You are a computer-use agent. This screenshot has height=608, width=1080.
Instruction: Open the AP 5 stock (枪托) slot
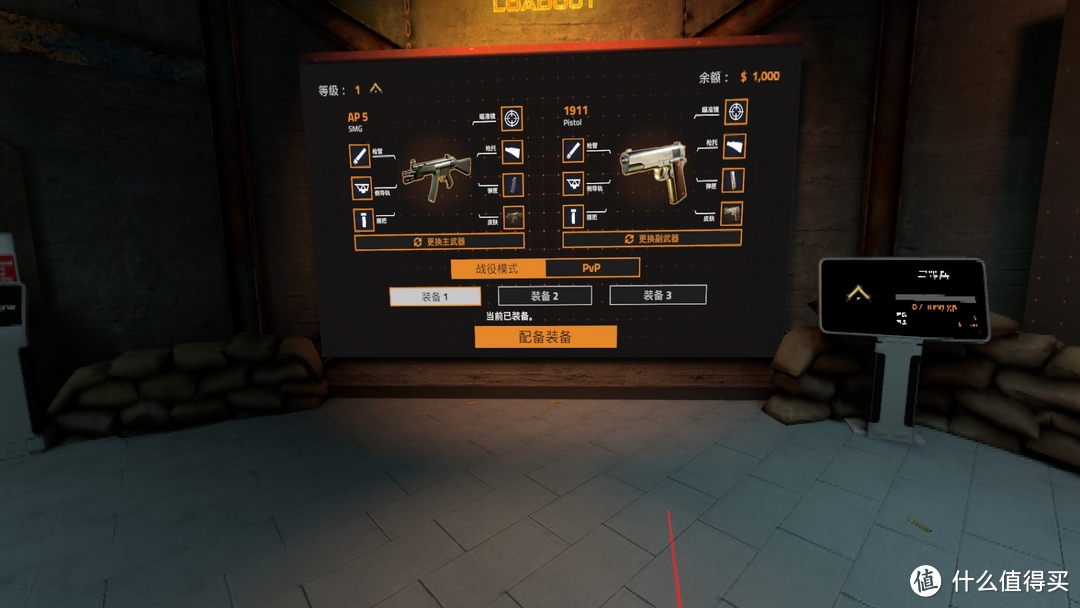point(512,152)
